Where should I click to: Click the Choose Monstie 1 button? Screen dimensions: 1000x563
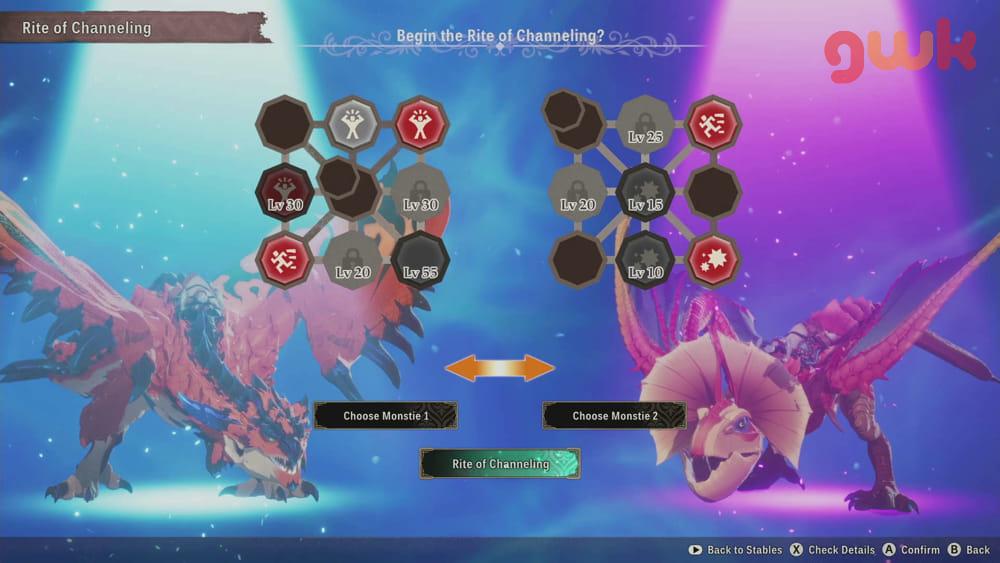pos(385,416)
